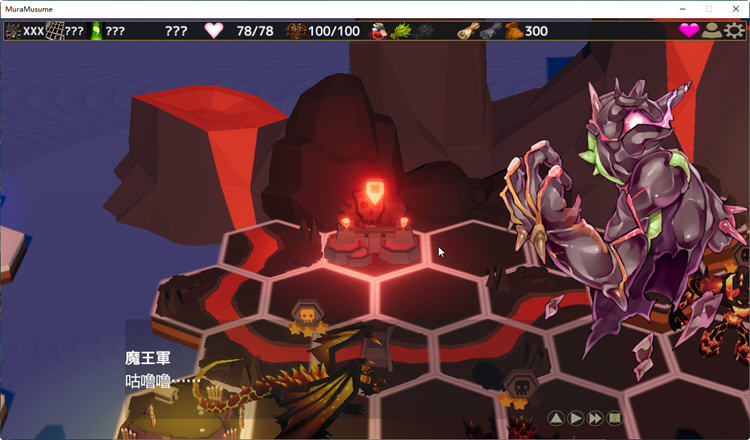Fast-forward the dialogue

click(x=596, y=418)
